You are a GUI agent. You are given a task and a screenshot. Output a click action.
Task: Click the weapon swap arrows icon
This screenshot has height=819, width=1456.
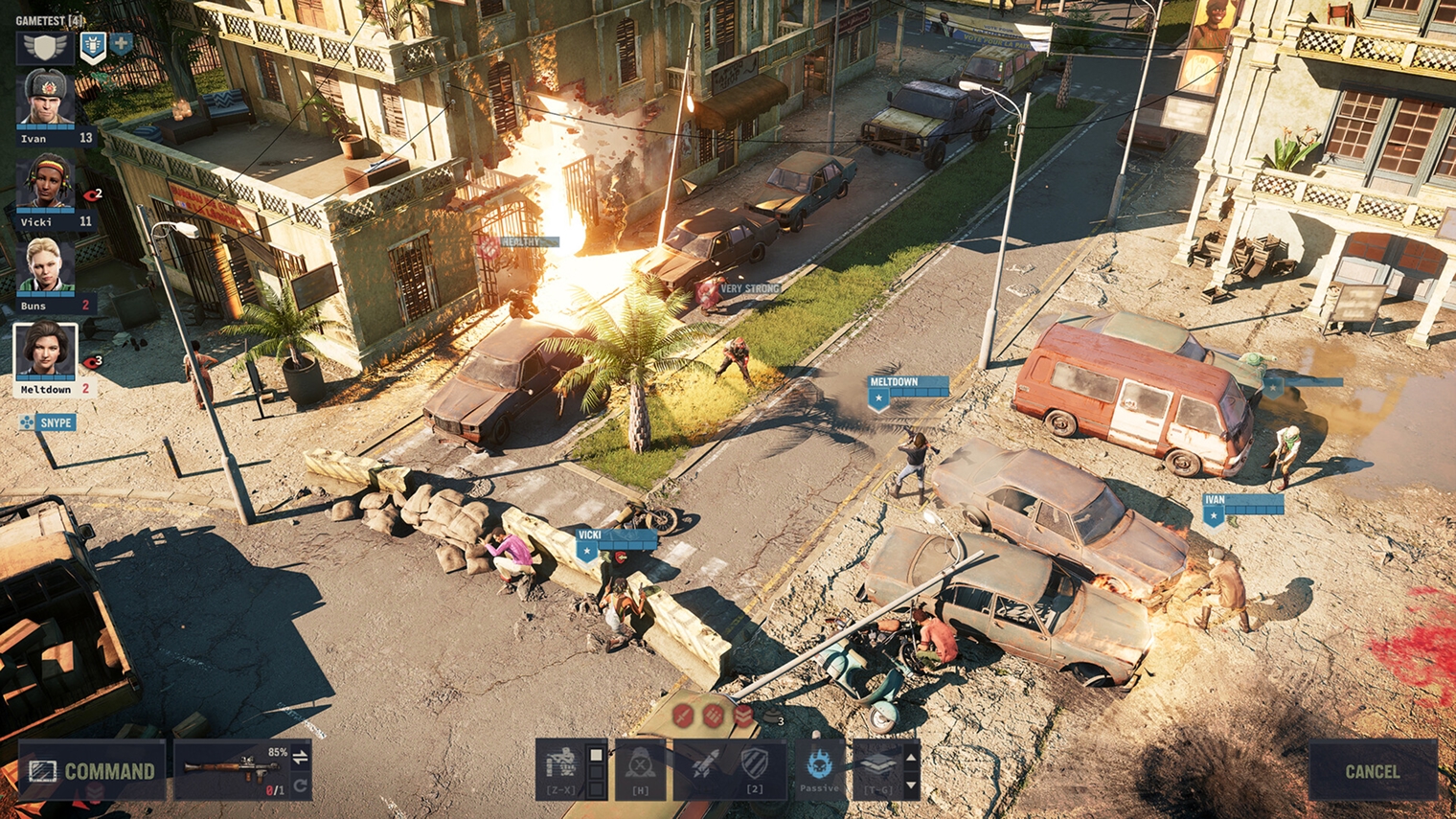(x=300, y=758)
